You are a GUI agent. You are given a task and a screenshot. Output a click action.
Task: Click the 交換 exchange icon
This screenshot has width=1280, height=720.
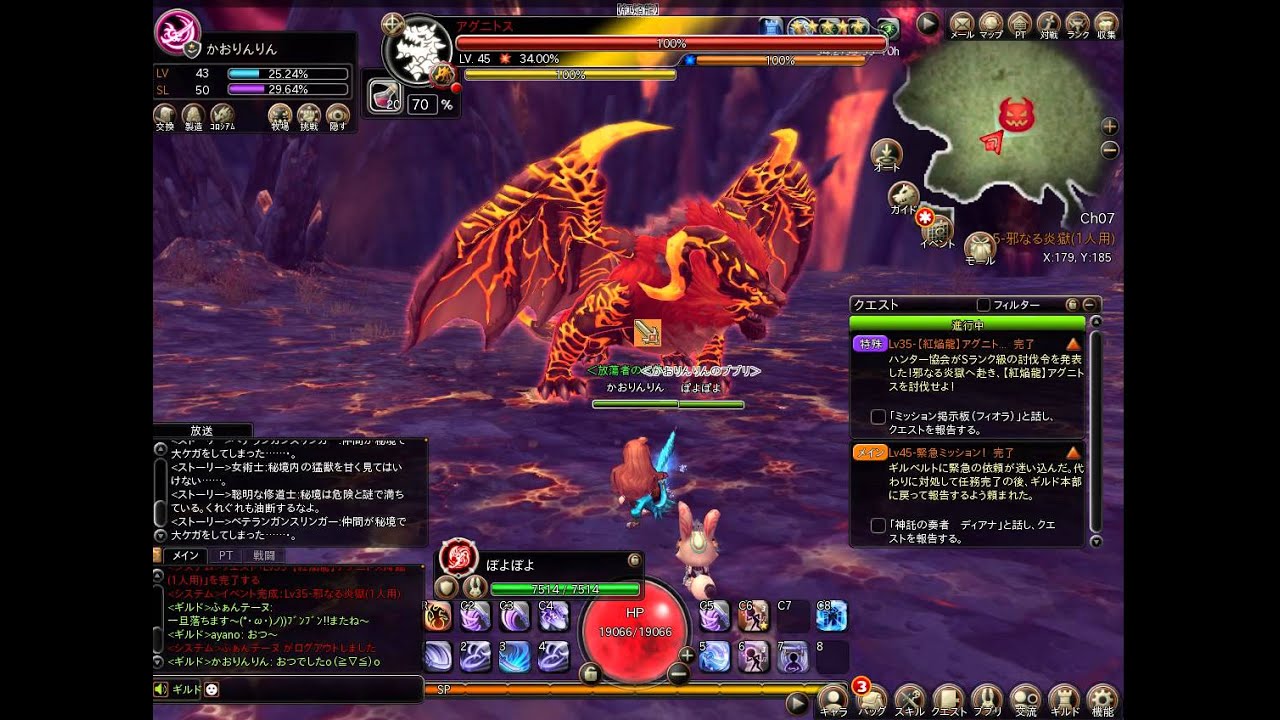click(165, 114)
